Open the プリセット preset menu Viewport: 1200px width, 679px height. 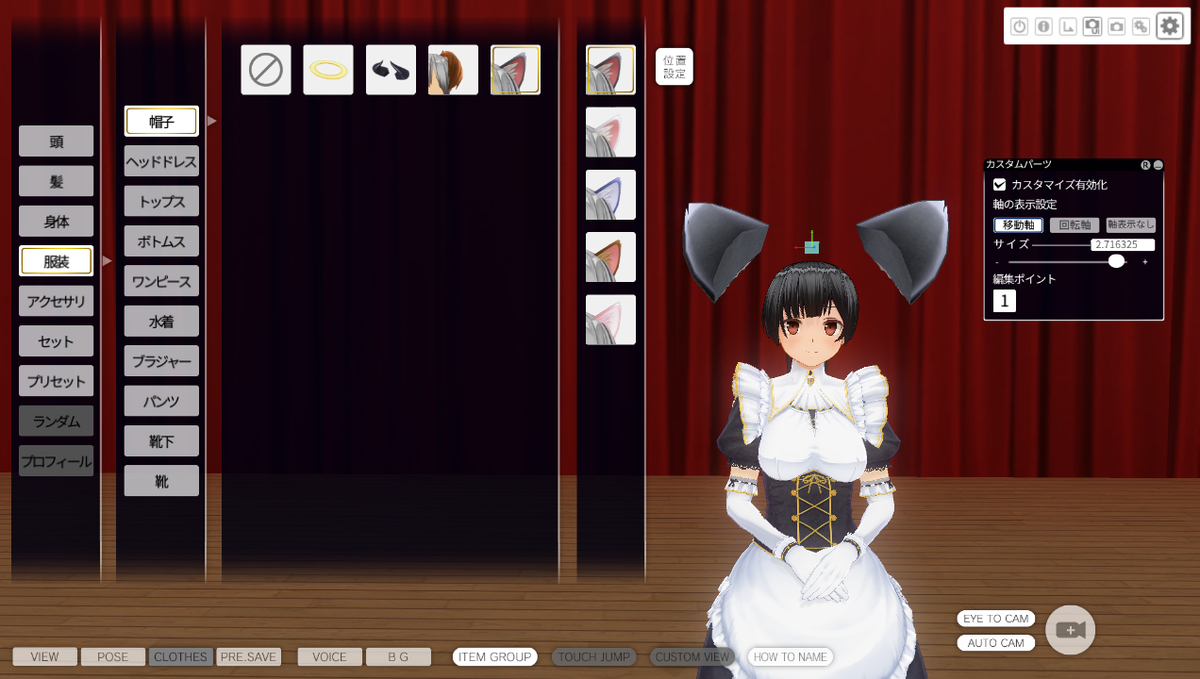[56, 381]
